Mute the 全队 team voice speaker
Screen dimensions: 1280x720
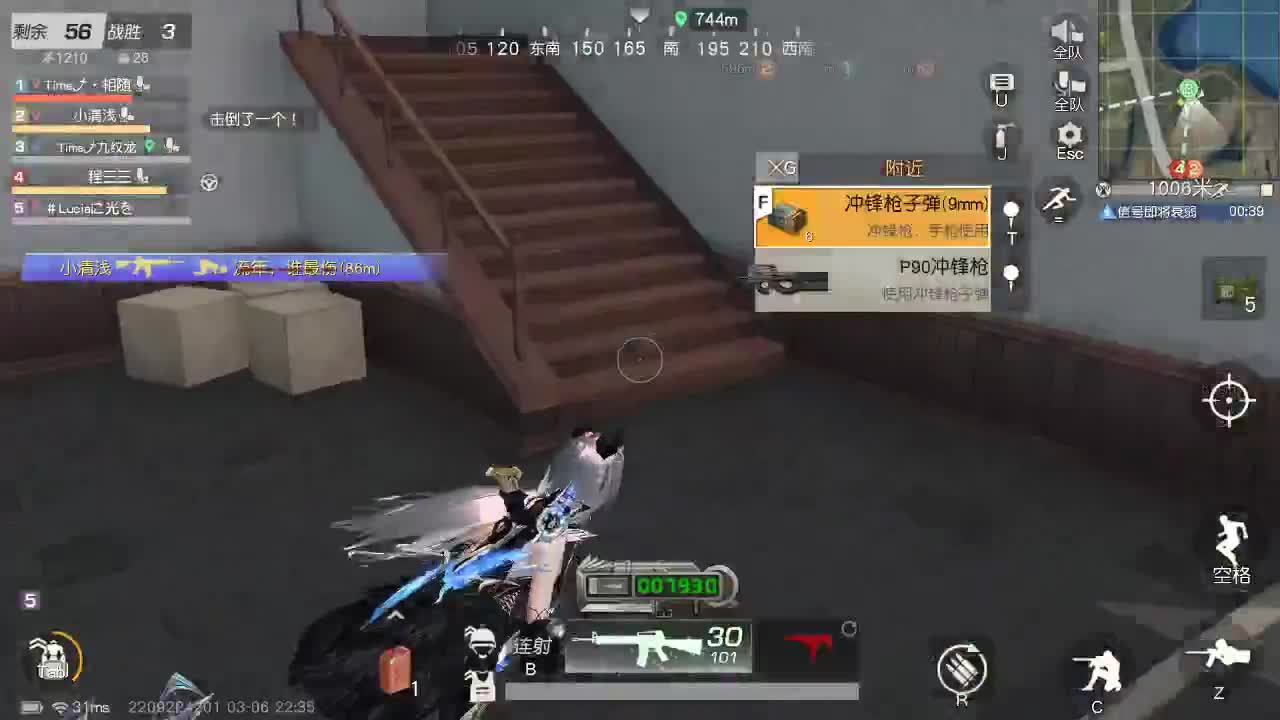pyautogui.click(x=1066, y=30)
